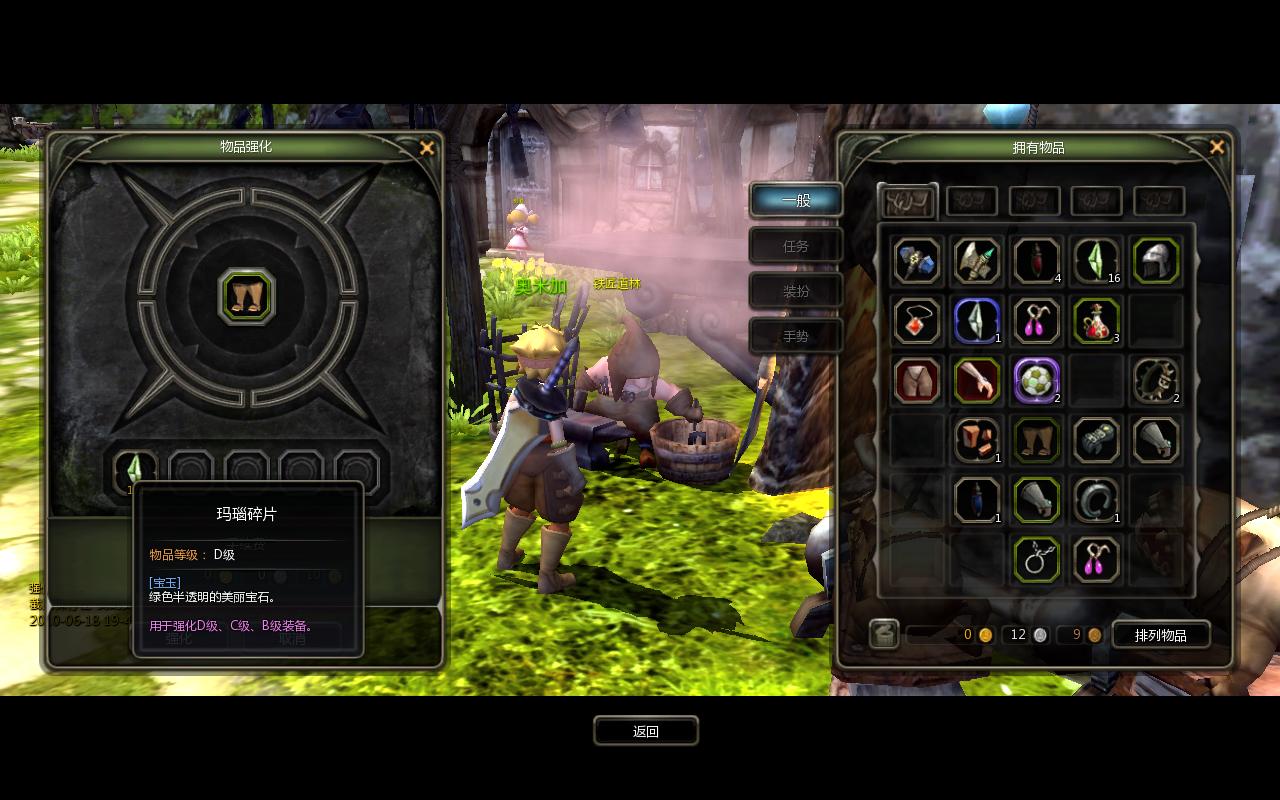Select the red gem necklace
Viewport: 1280px width, 800px height.
tap(916, 321)
